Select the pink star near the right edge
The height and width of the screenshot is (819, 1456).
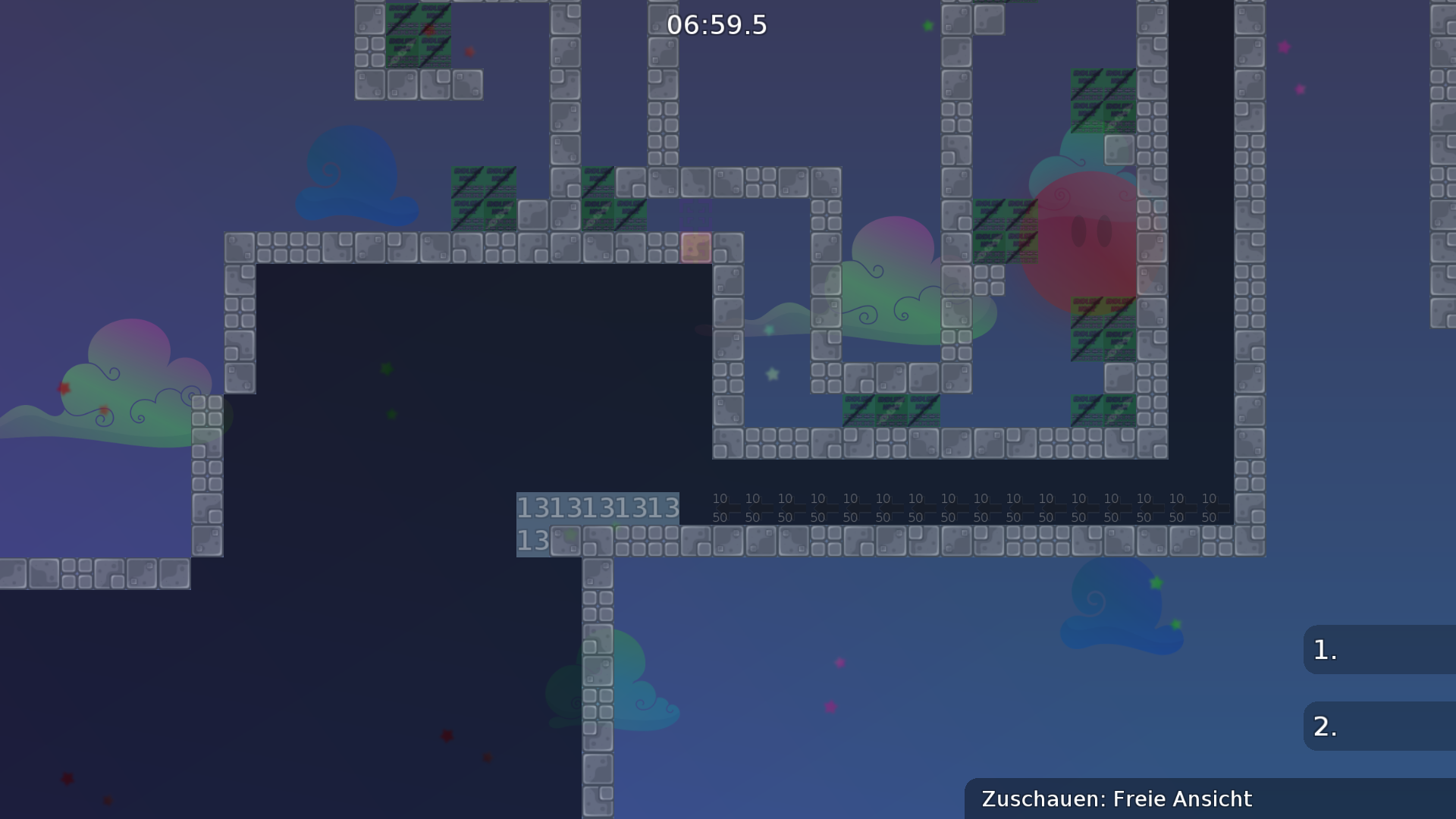(x=1285, y=48)
